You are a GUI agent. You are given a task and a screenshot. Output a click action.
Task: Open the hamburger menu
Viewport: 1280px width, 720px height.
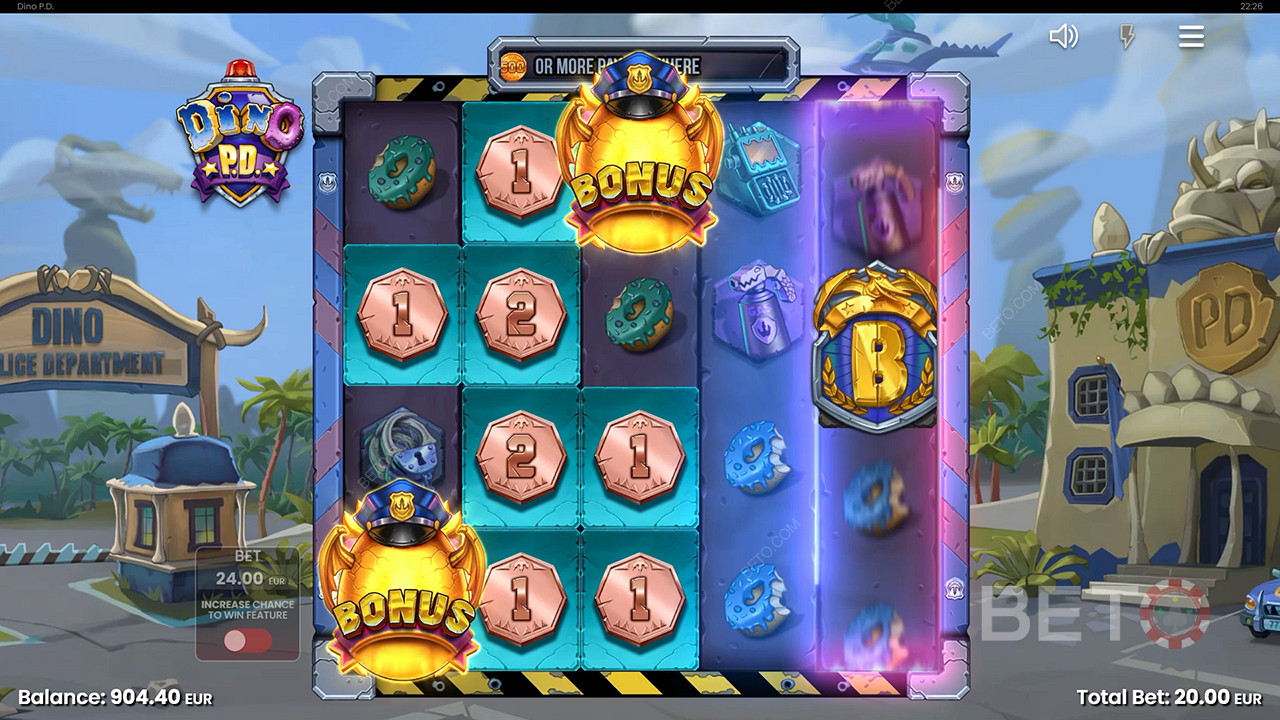click(1190, 37)
